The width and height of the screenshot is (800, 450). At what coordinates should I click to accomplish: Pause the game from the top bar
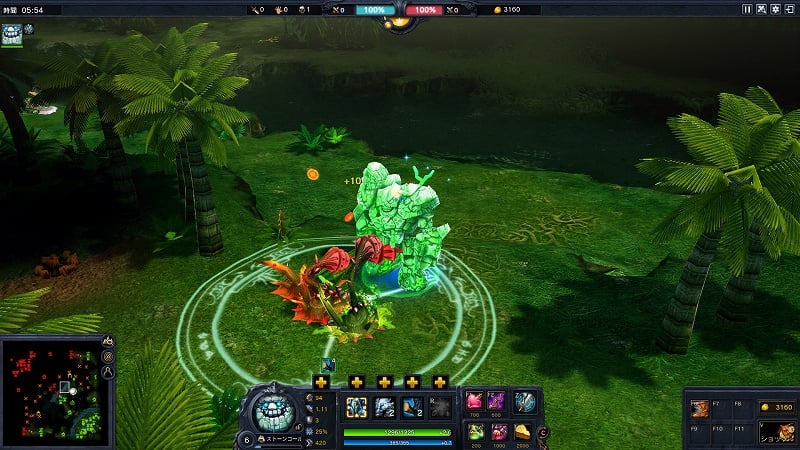coord(746,9)
